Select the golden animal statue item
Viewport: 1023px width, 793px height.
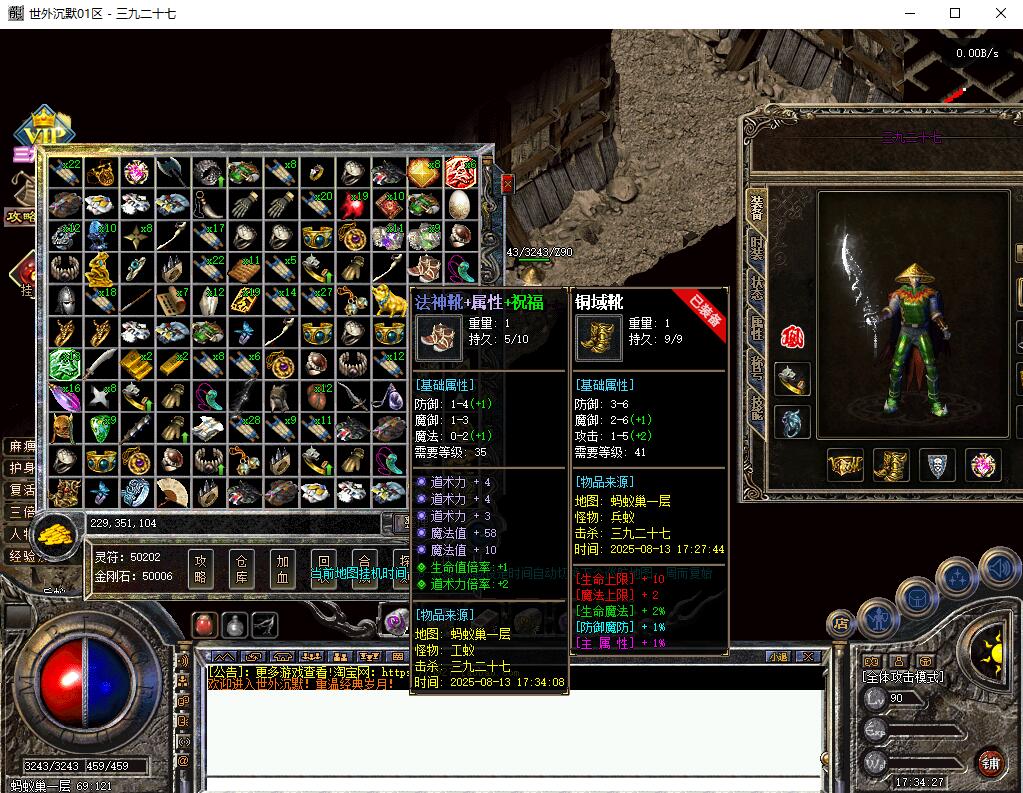(388, 299)
